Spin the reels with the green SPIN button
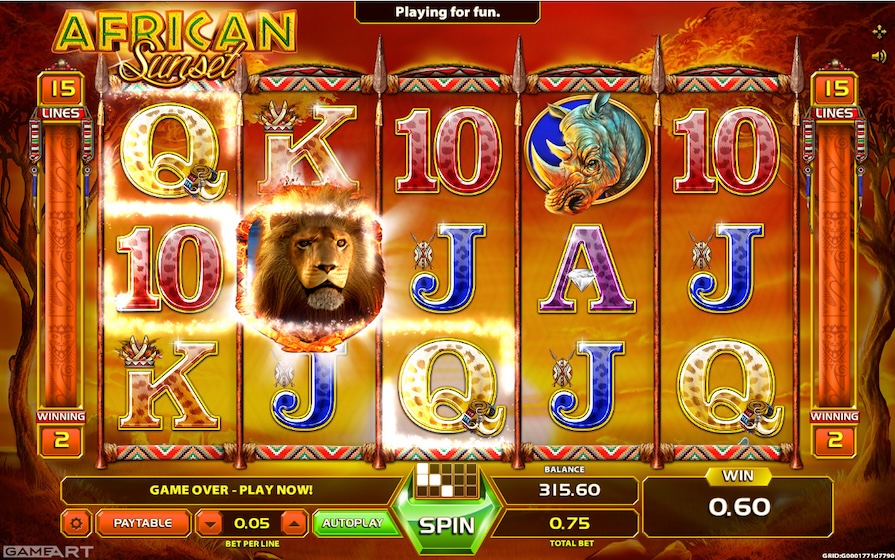The width and height of the screenshot is (895, 560). click(441, 523)
